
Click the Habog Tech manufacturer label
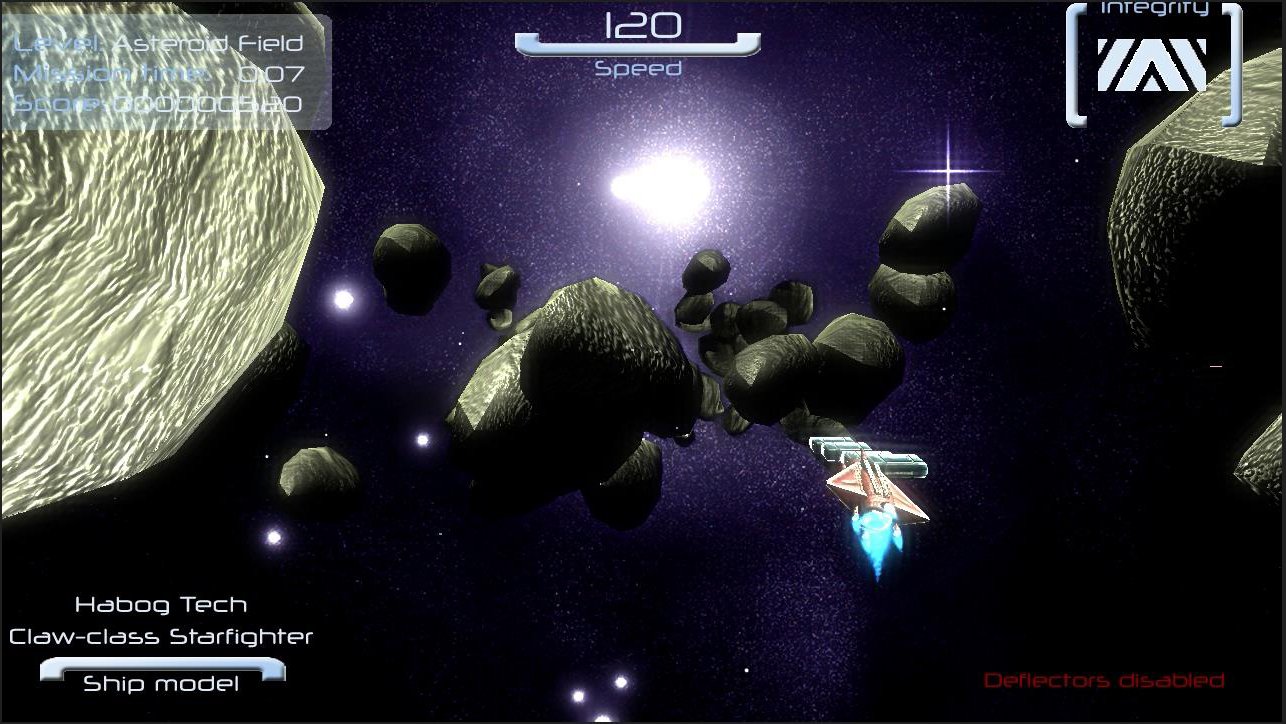[x=162, y=604]
